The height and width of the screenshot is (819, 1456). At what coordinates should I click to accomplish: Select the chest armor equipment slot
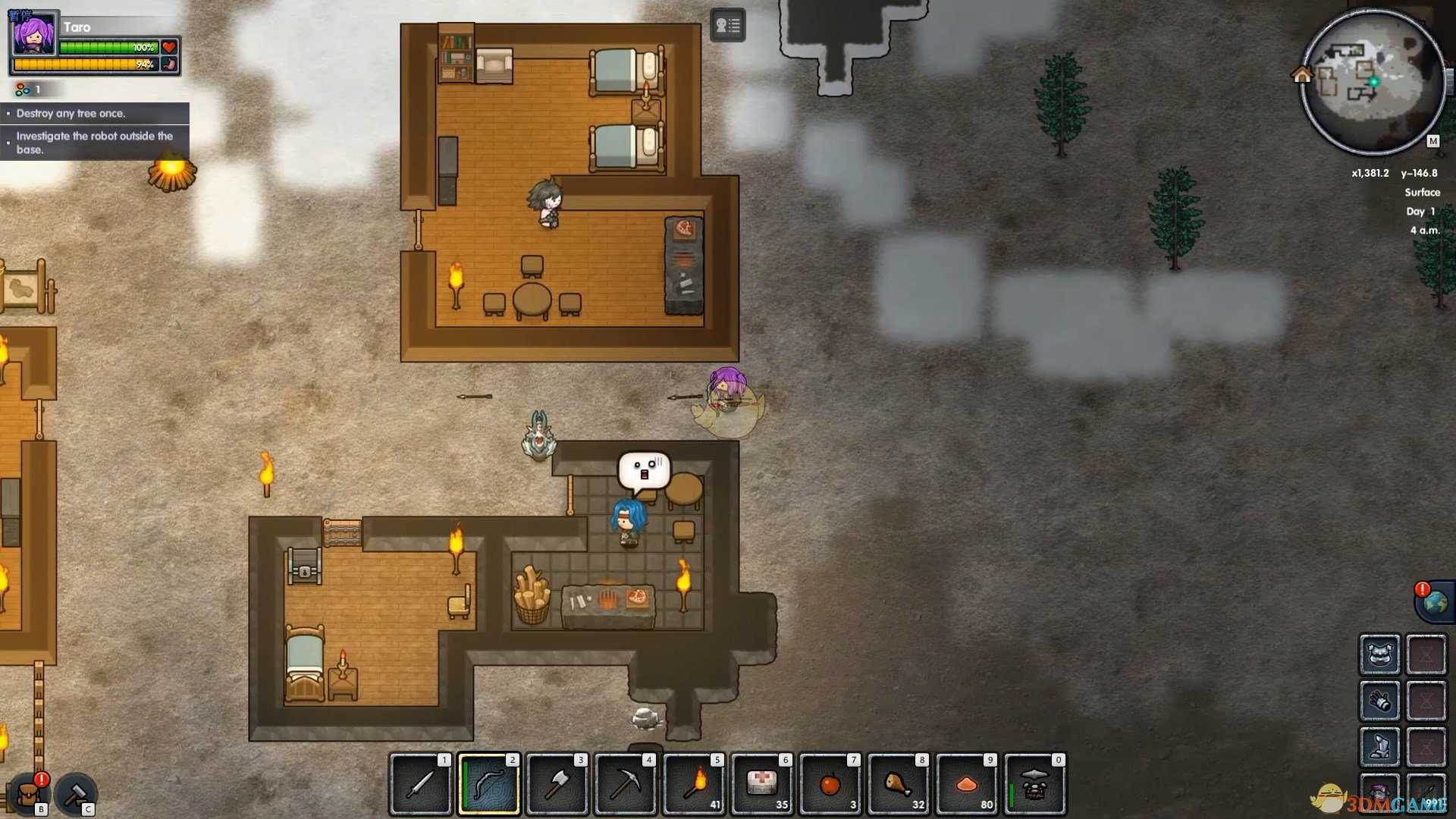(1379, 654)
